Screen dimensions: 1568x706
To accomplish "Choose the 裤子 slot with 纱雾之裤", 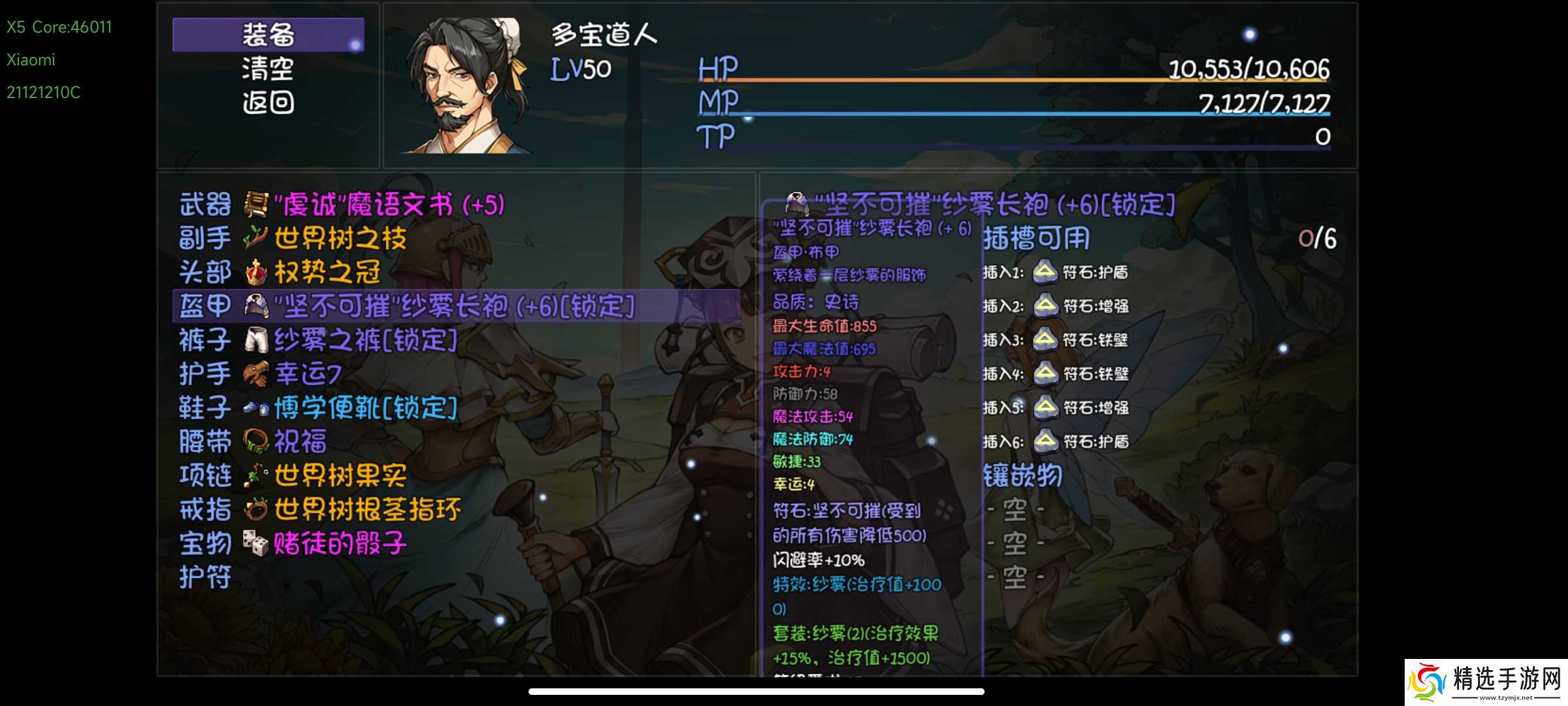I will [365, 340].
